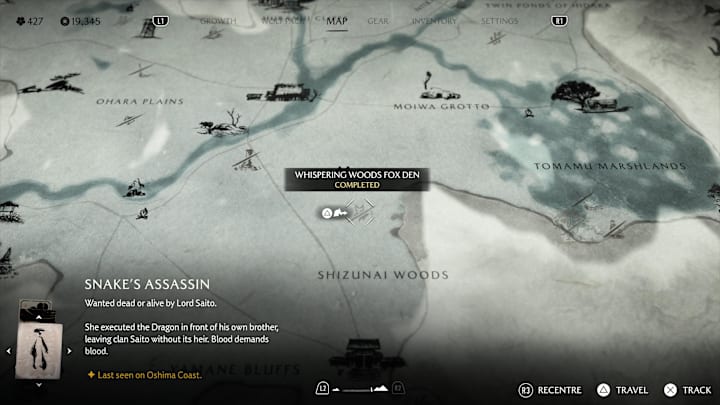
Task: Adjust the map zoom slider
Action: [x=359, y=388]
